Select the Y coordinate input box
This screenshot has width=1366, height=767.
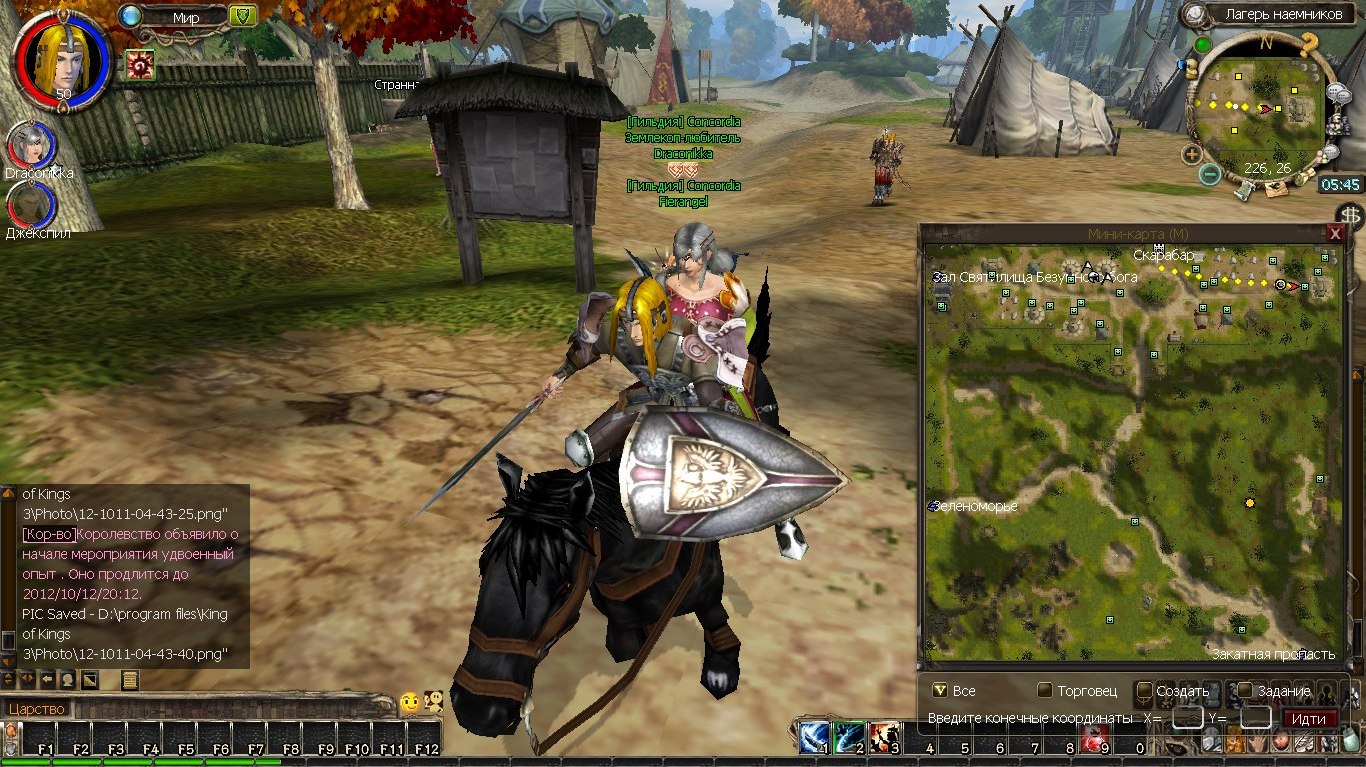tap(1255, 718)
